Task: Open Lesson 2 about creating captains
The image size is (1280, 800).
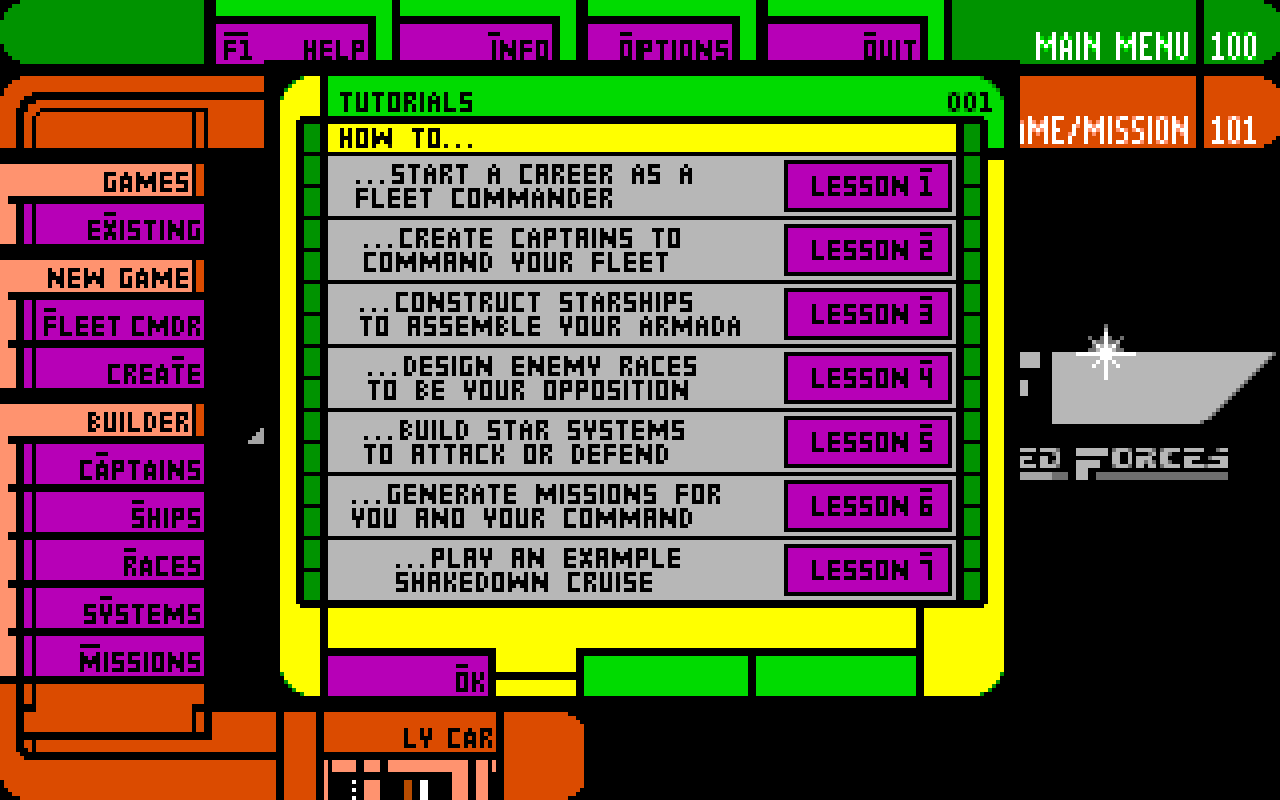Action: 866,250
